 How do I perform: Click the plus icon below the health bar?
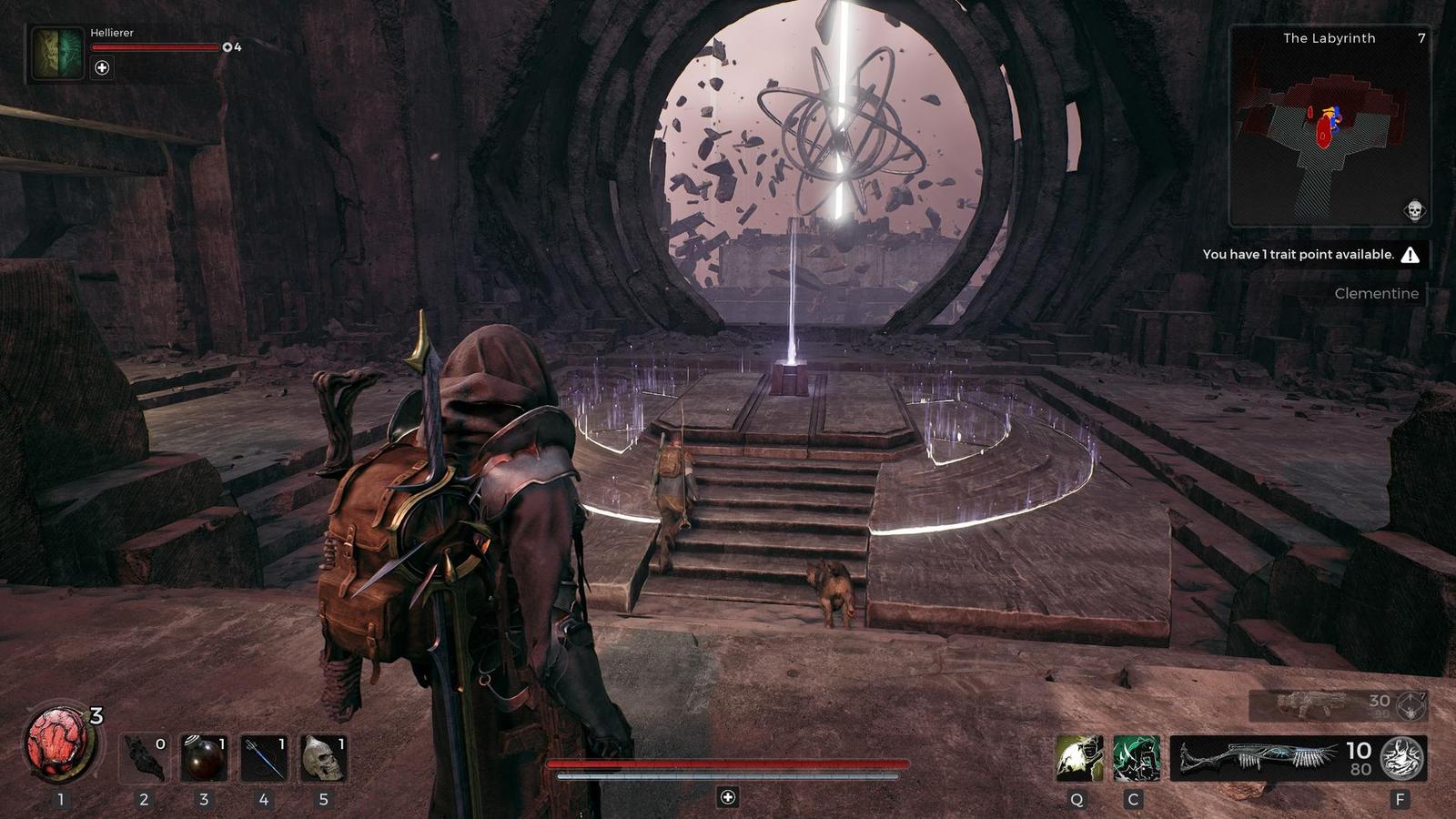pos(727,797)
